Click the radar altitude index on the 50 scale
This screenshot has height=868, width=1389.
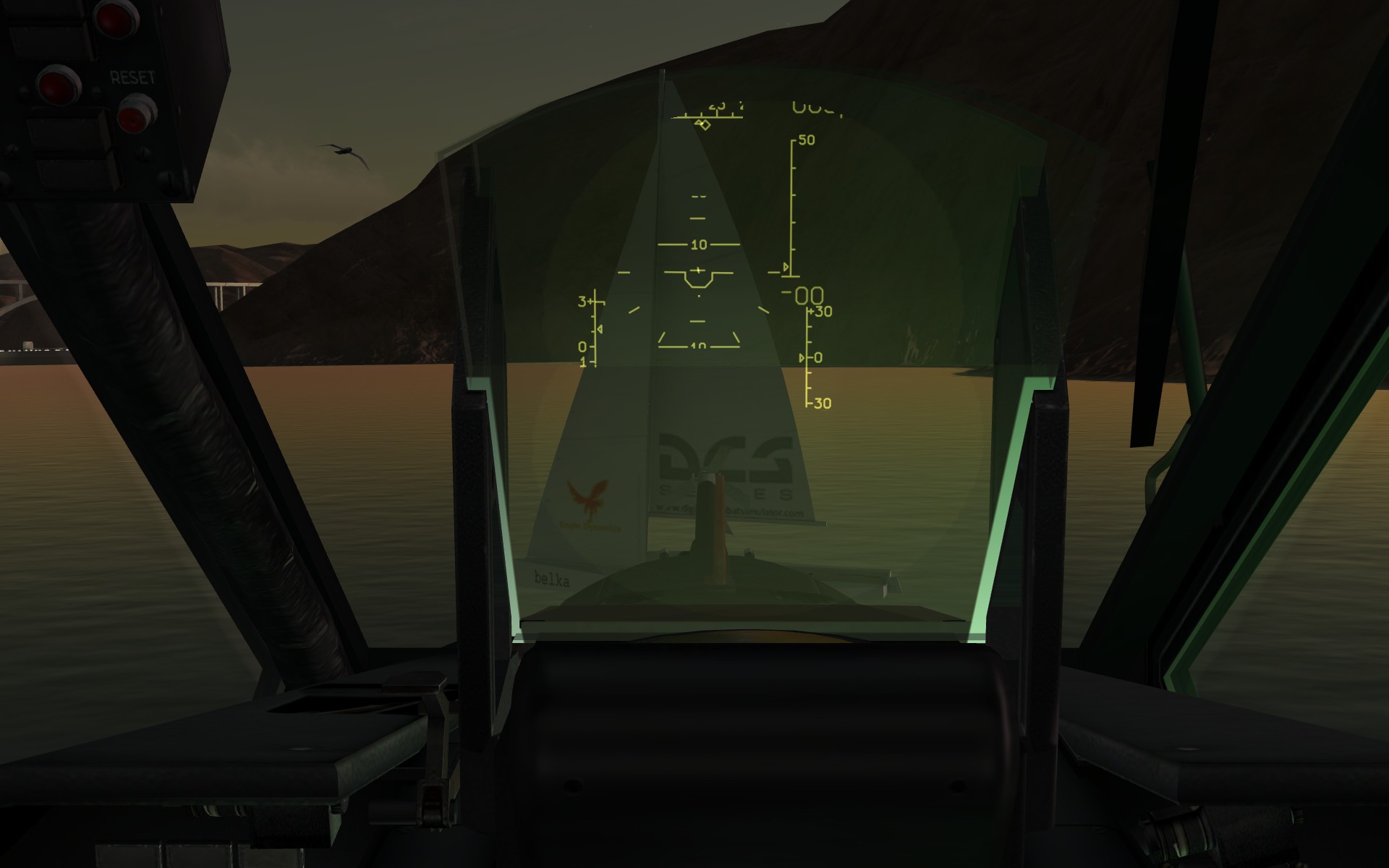click(x=786, y=266)
